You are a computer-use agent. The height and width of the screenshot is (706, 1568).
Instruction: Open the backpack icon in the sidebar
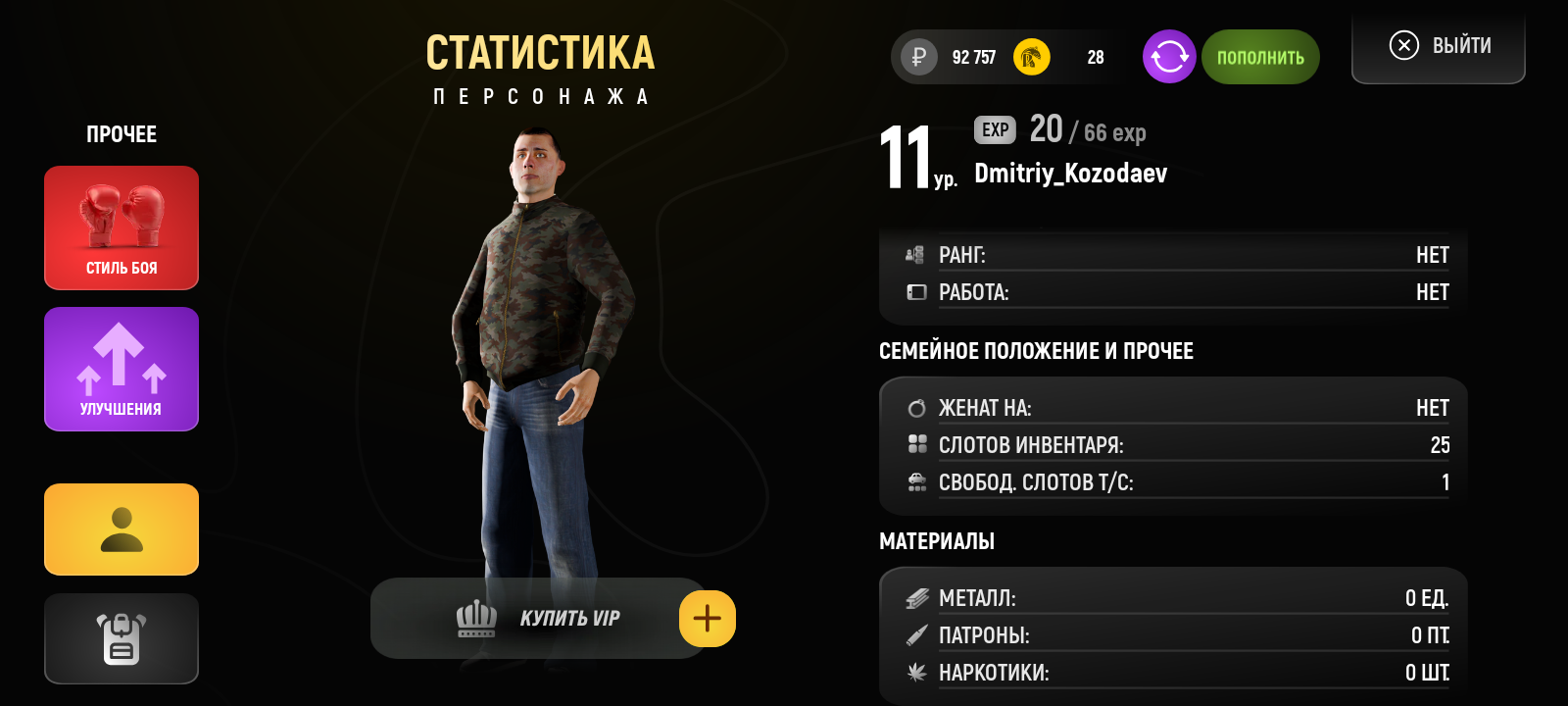tap(121, 638)
